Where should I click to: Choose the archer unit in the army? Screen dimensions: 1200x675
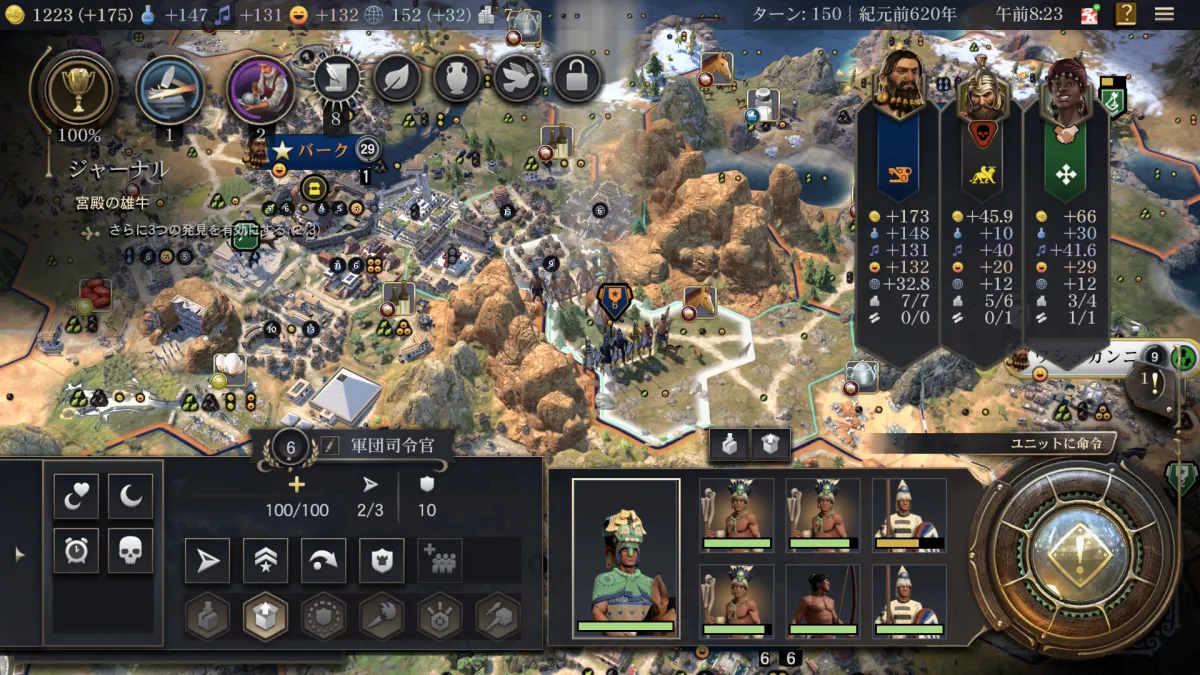pyautogui.click(x=822, y=600)
